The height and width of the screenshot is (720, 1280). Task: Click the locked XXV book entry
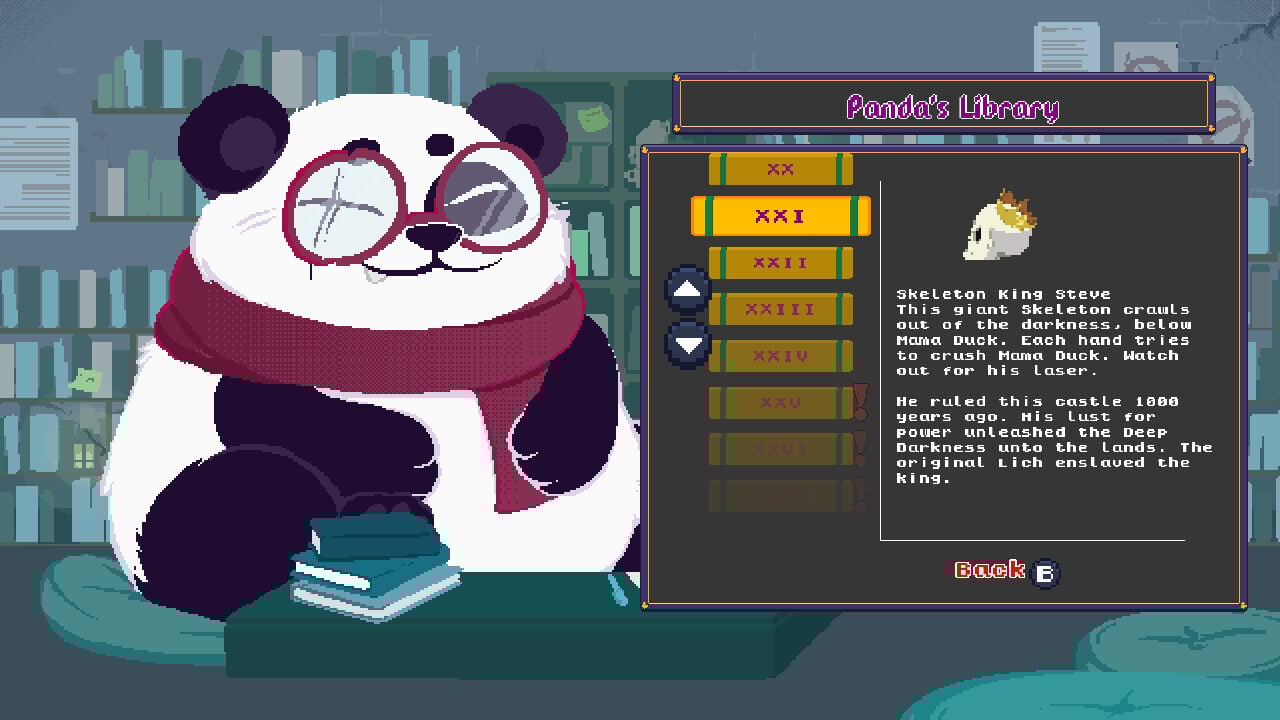(x=780, y=402)
